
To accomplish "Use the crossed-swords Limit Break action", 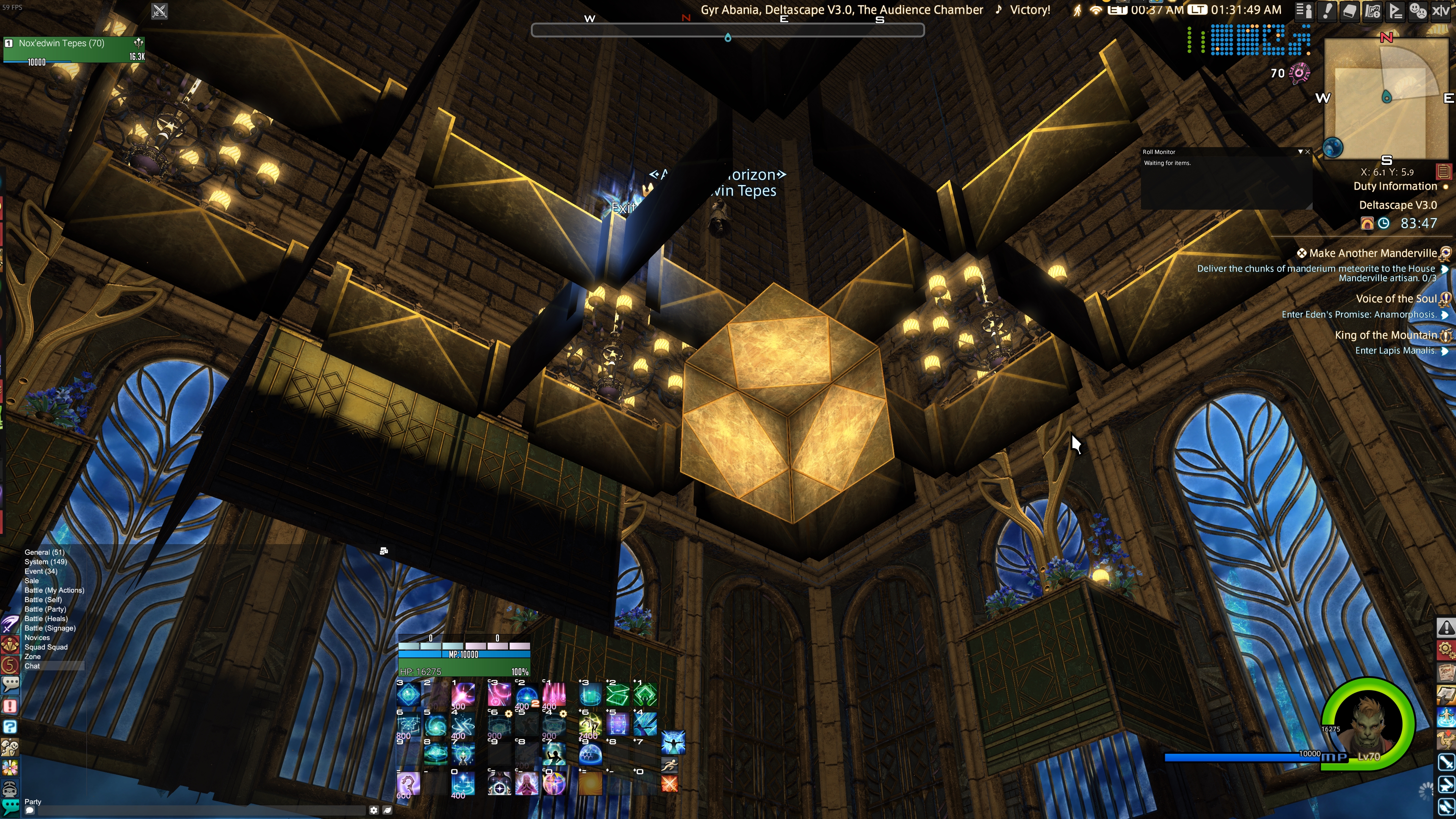I will pyautogui.click(x=669, y=784).
